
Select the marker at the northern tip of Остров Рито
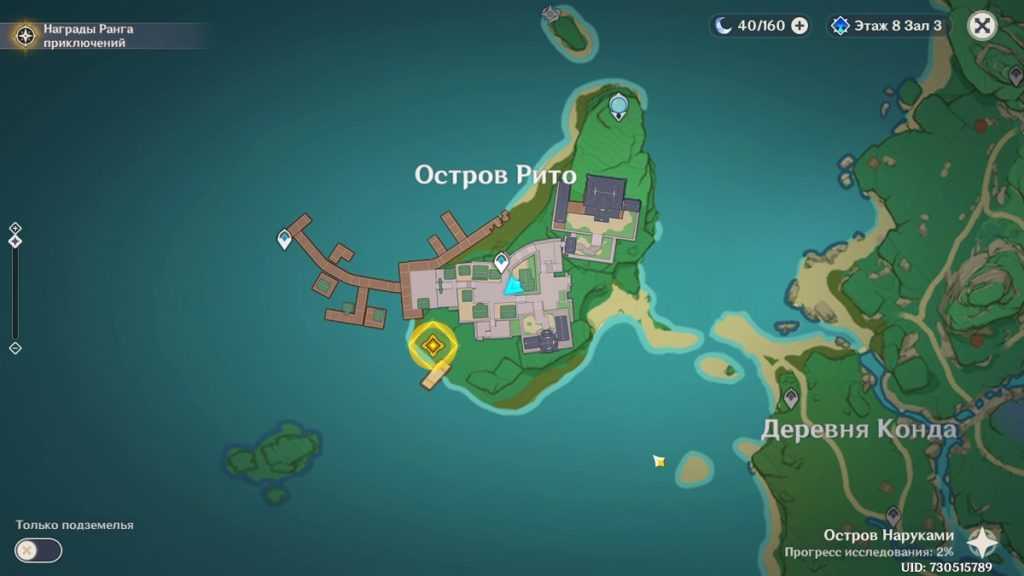[619, 104]
